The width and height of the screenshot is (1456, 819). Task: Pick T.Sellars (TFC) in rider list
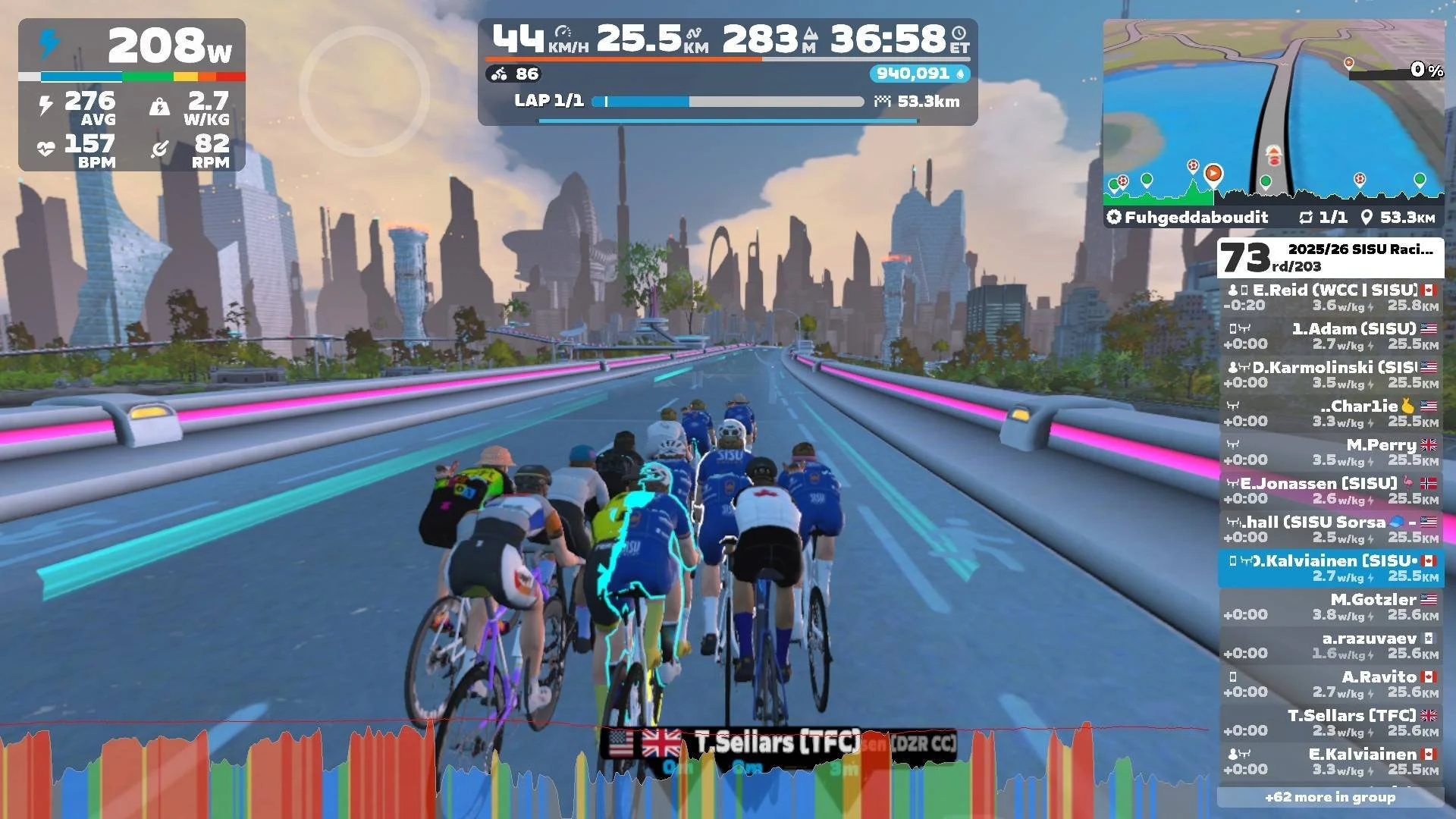[x=1331, y=723]
